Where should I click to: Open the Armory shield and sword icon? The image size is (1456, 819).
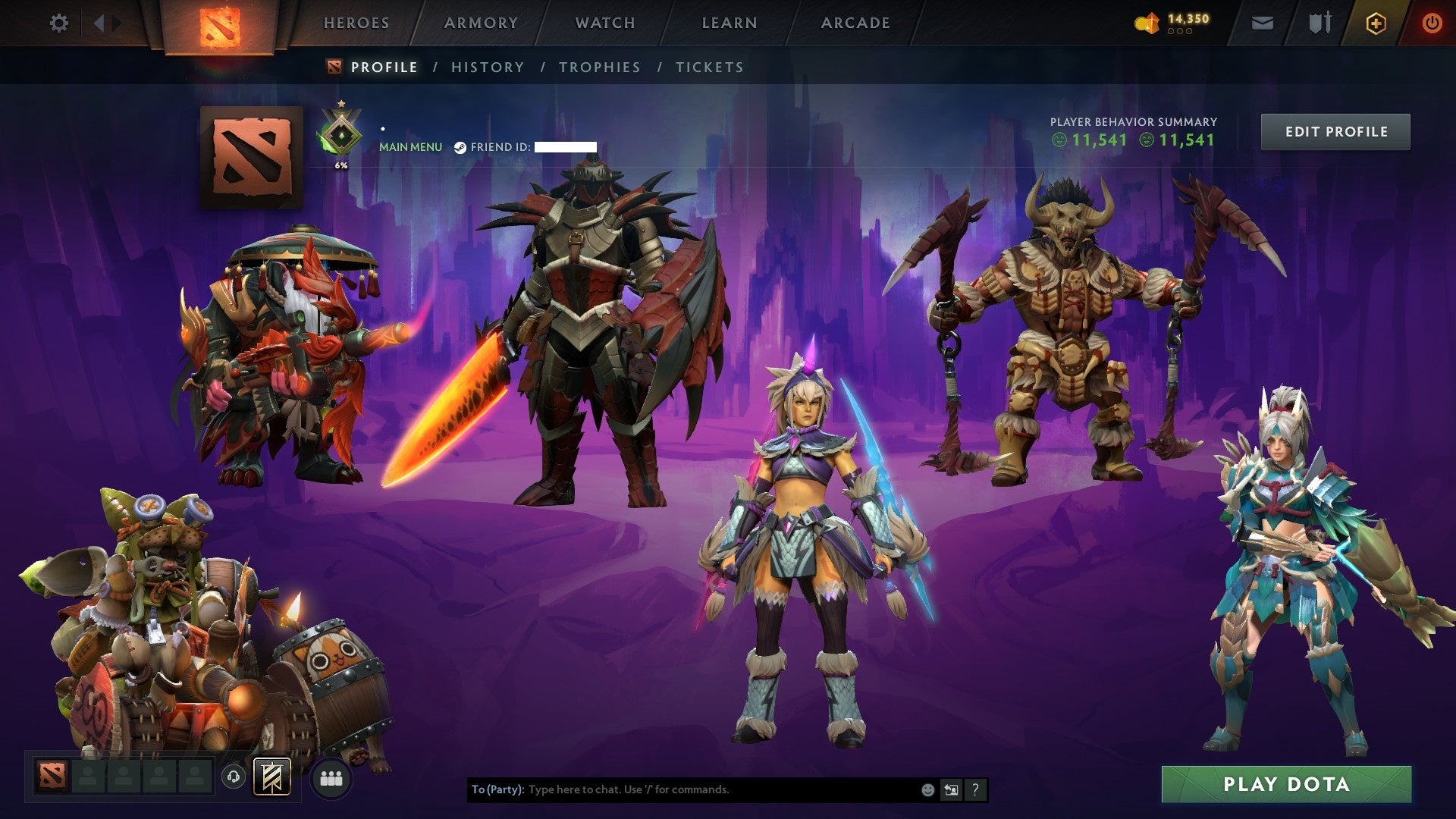click(1319, 23)
